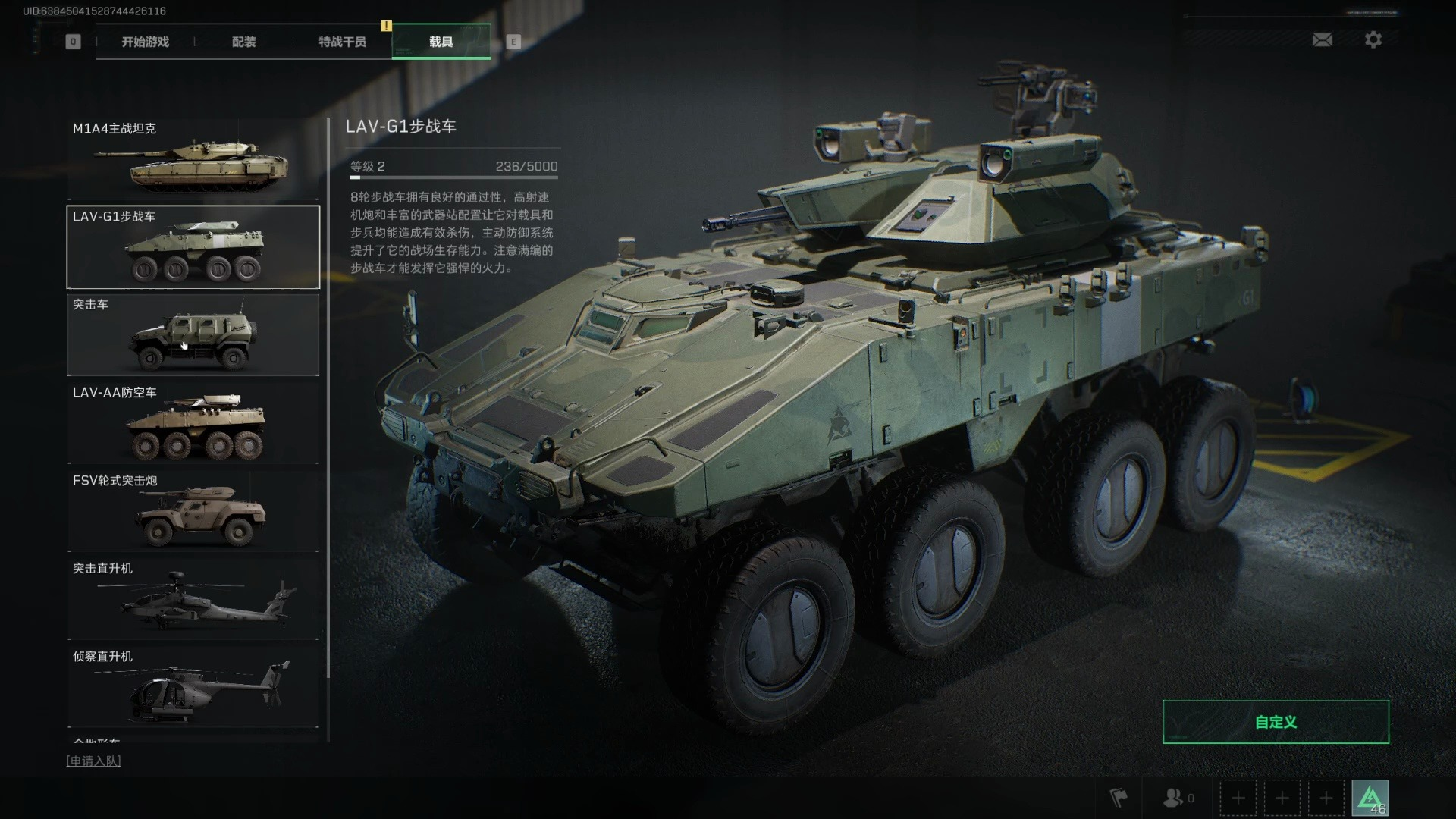Click the 申请入队 link
1456x819 pixels.
point(94,760)
